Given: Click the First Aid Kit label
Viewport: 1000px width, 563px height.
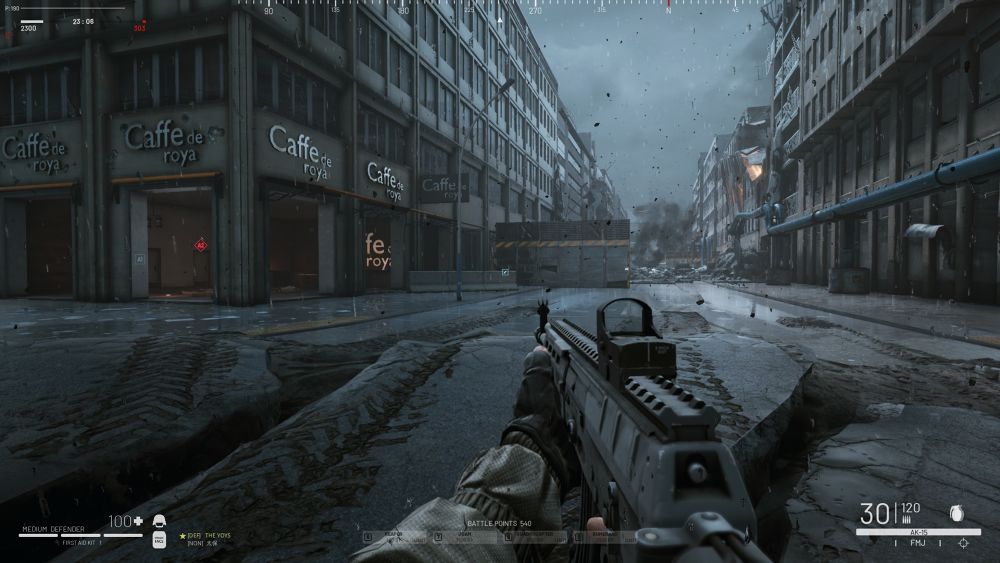Looking at the screenshot, I should pyautogui.click(x=80, y=541).
